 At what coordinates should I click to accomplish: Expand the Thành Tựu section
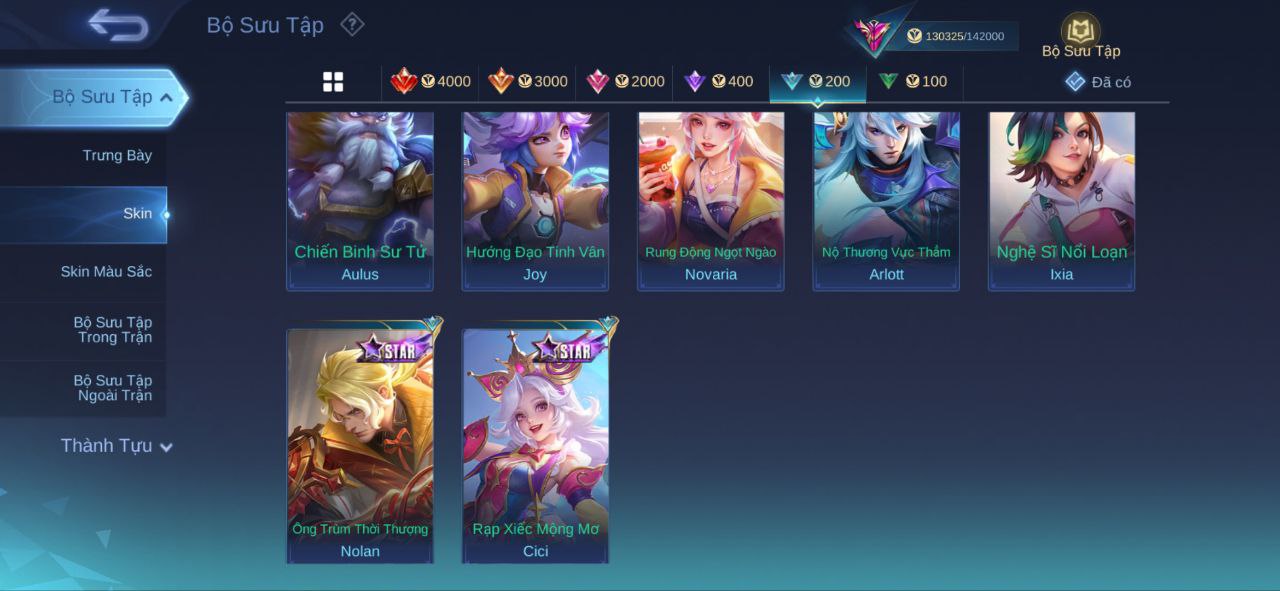[116, 446]
